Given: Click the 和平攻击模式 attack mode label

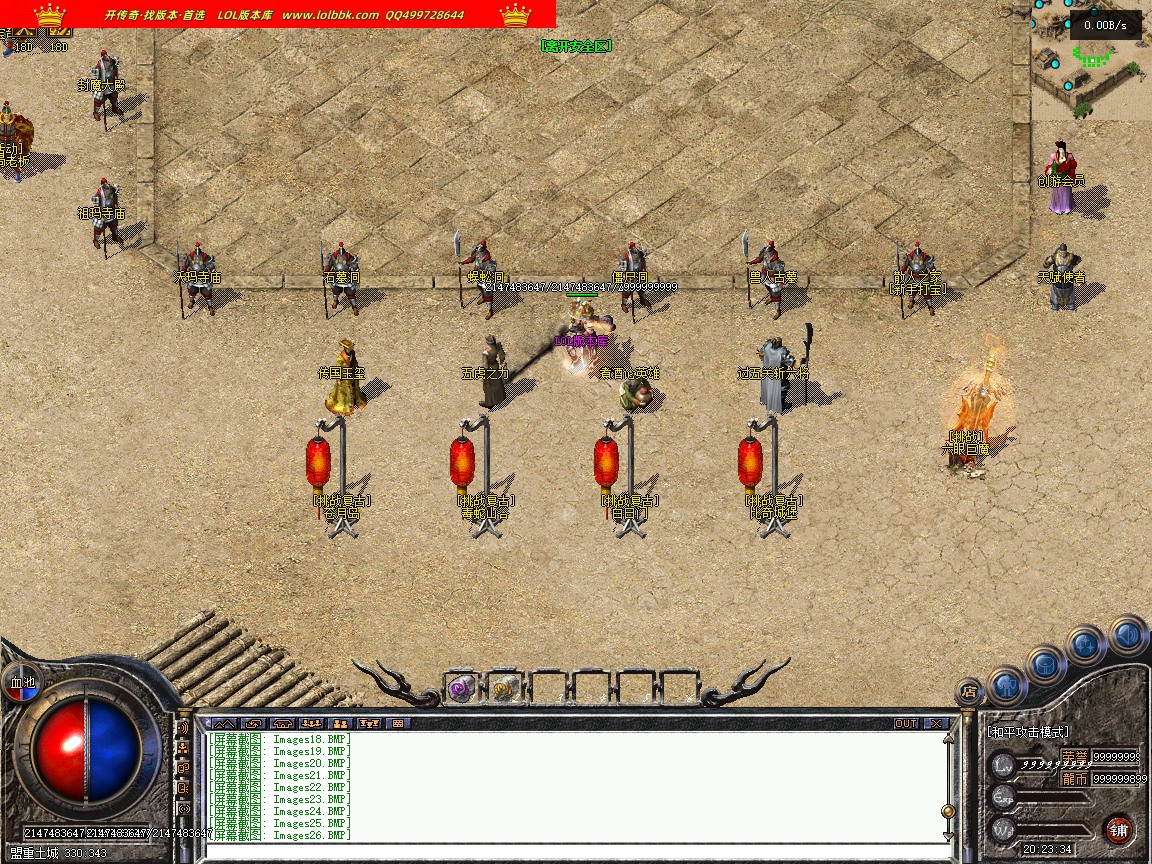Looking at the screenshot, I should tap(1028, 732).
